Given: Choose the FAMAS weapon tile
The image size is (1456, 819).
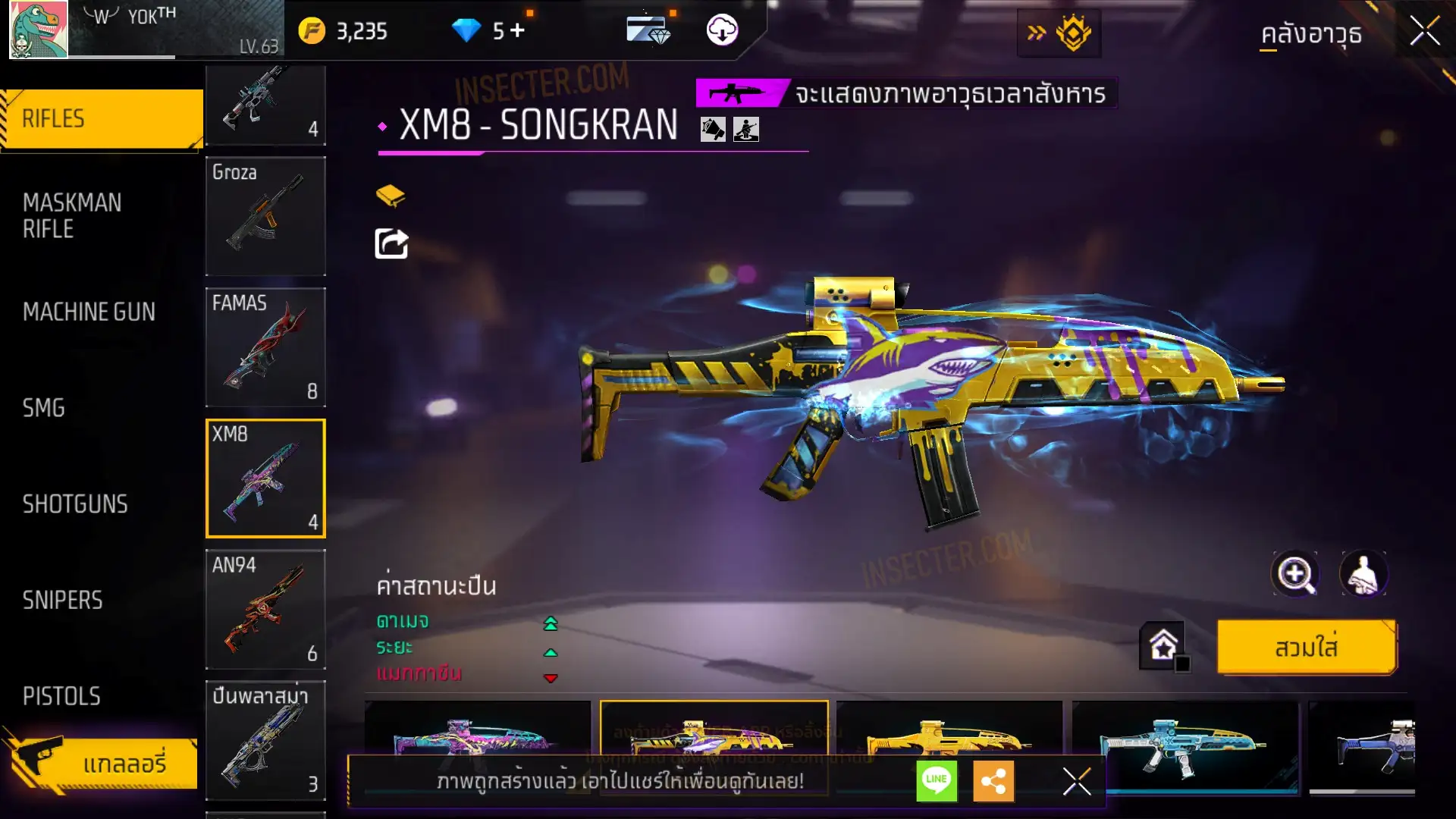Looking at the screenshot, I should [x=265, y=347].
